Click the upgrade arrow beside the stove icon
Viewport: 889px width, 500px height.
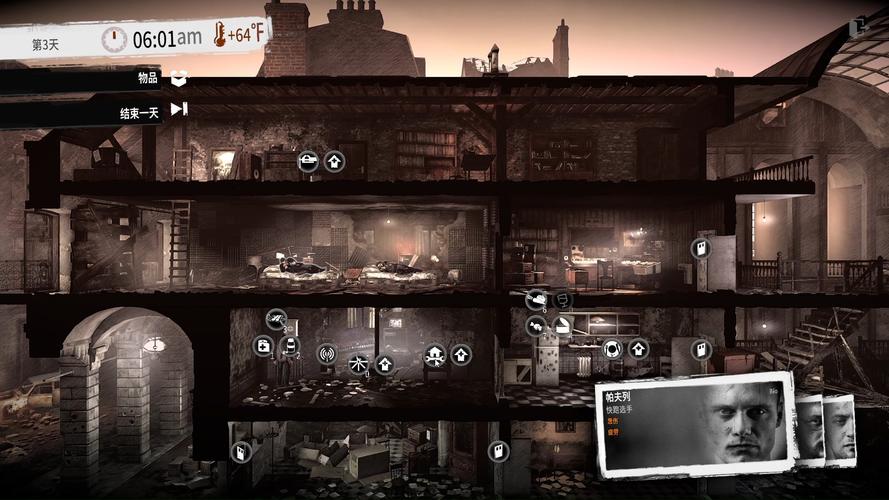638,349
